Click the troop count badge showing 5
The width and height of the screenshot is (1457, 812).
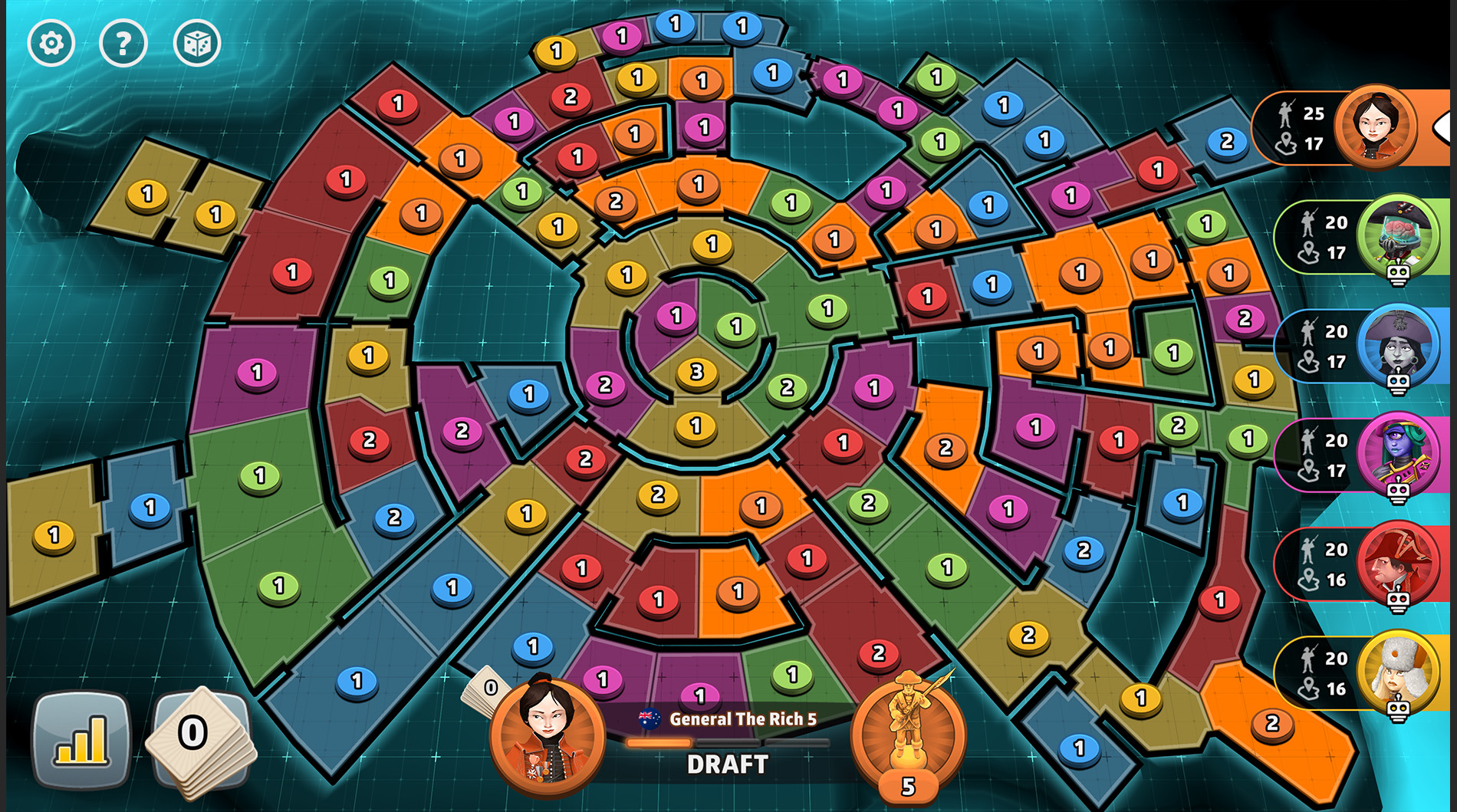click(x=908, y=786)
